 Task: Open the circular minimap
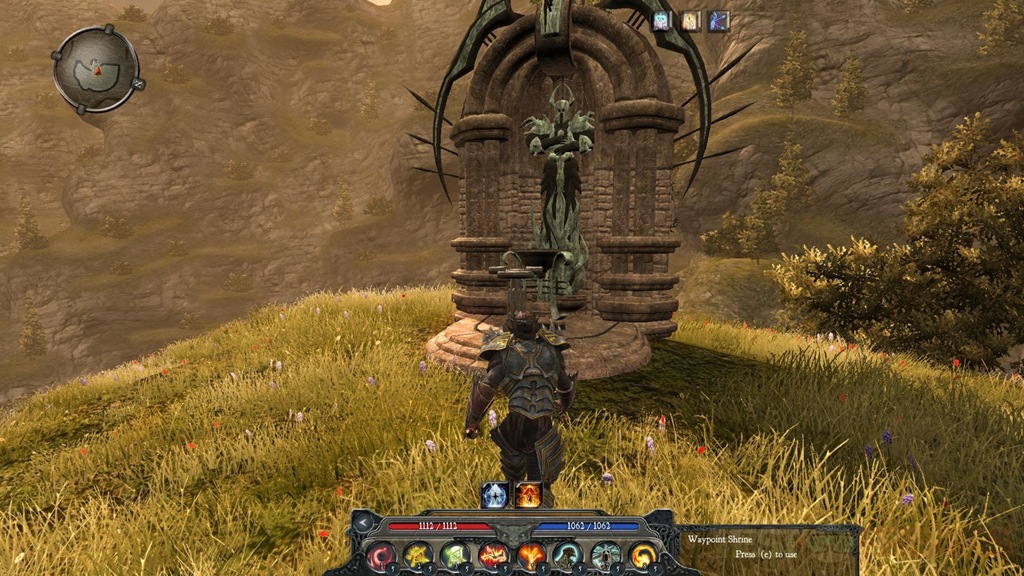95,69
